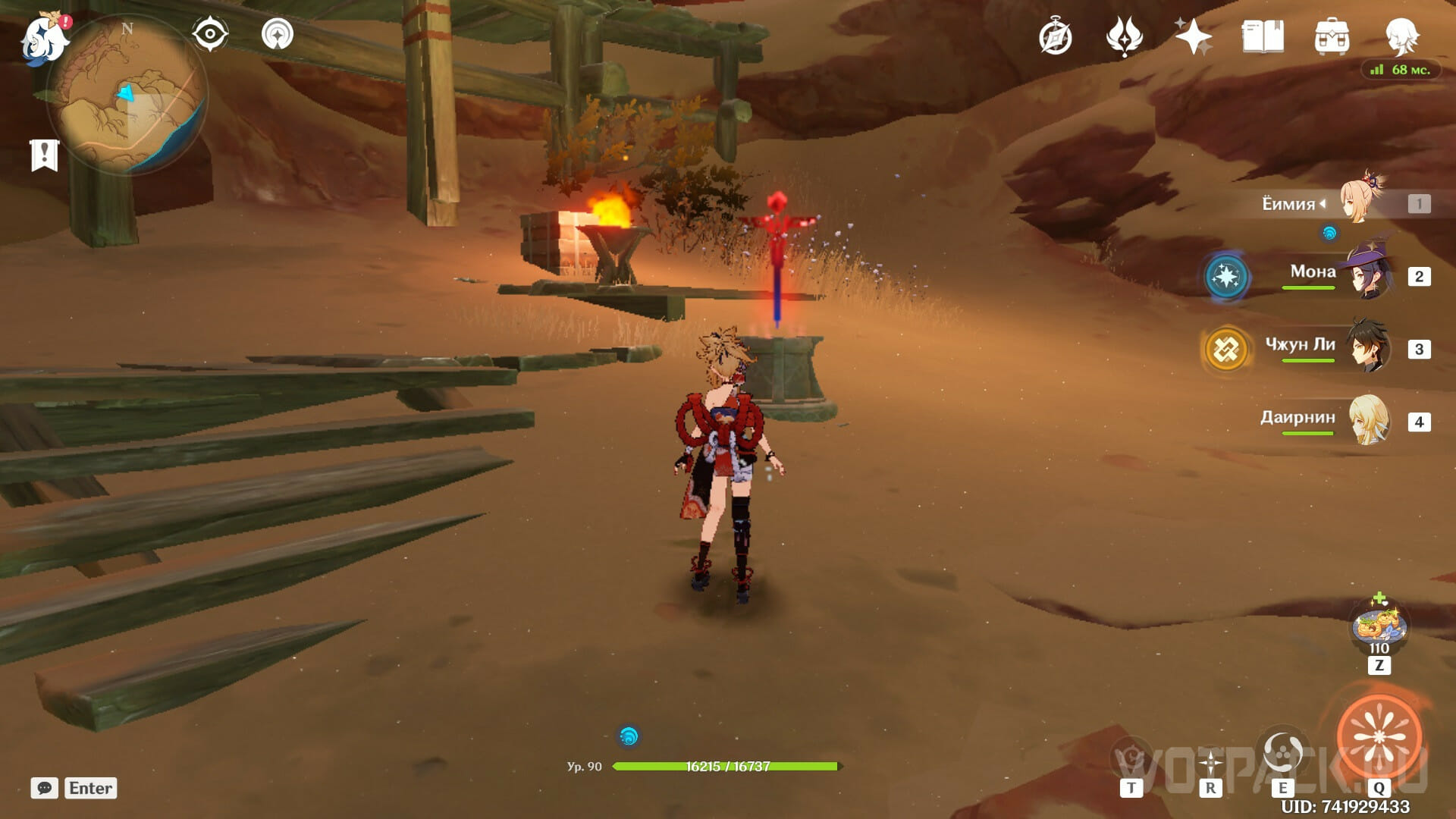Activate the orange elemental burst ability
Screen dimensions: 1456x819
pyautogui.click(x=1379, y=736)
